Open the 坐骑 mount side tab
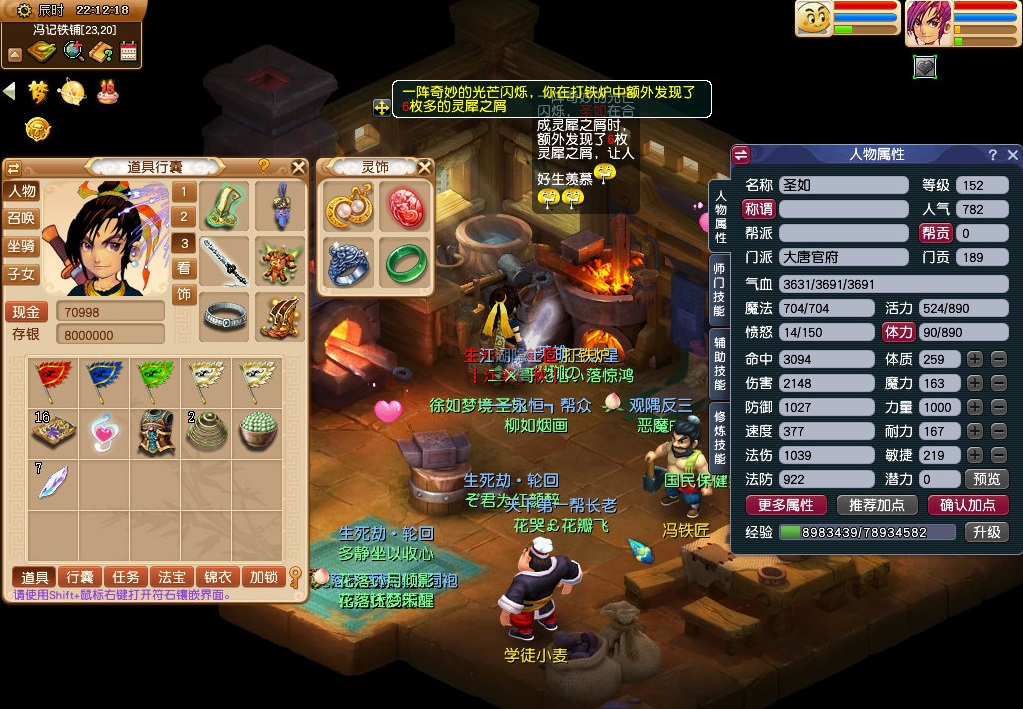The width and height of the screenshot is (1023, 709). coord(22,246)
